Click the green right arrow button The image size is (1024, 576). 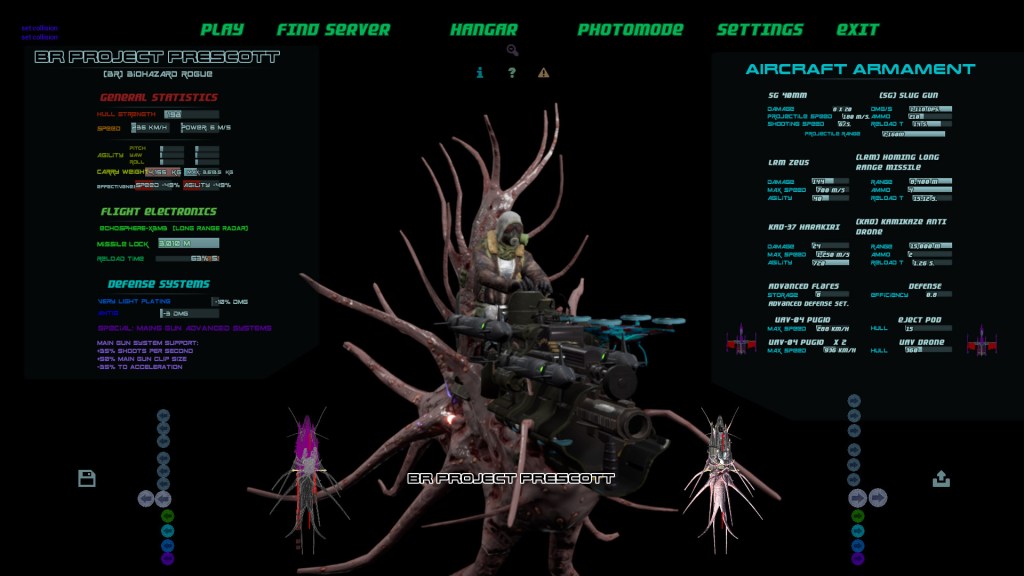click(857, 517)
